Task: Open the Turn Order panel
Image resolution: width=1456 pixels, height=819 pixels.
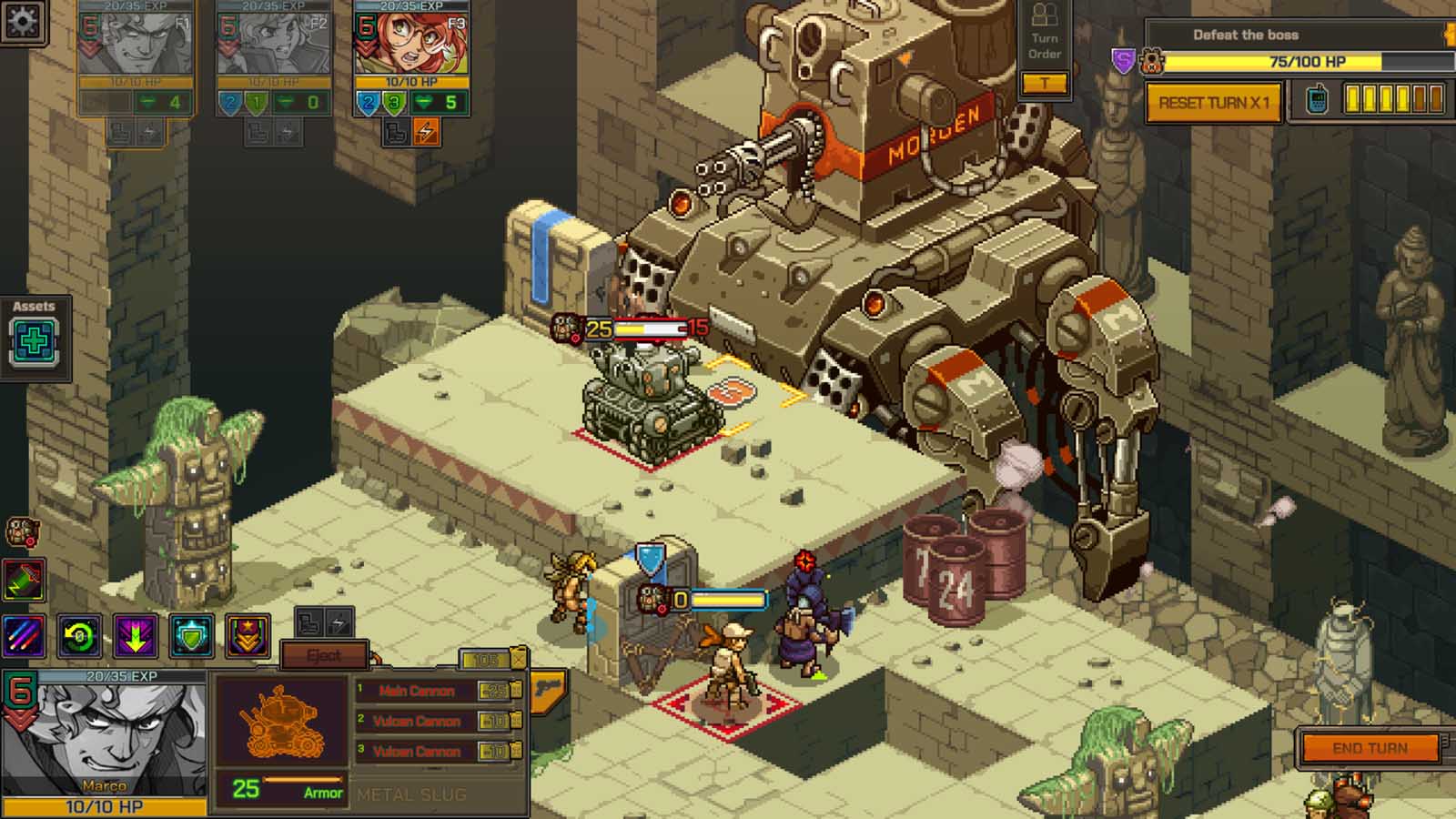Action: [1045, 44]
